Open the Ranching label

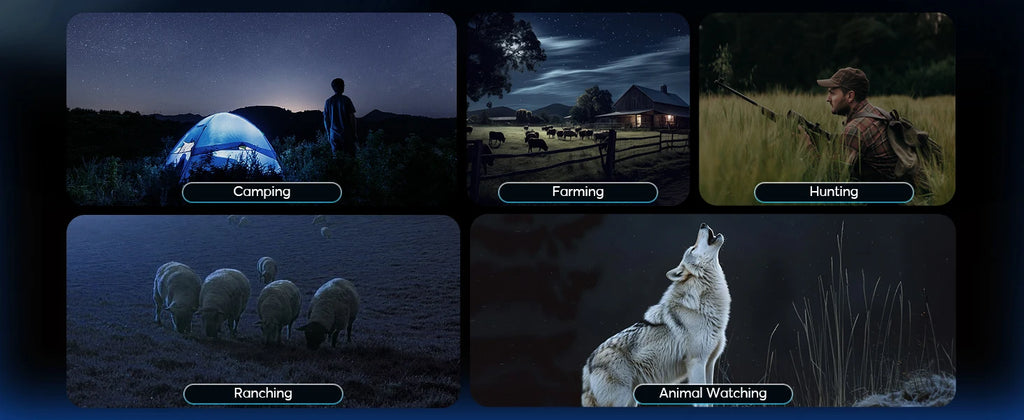[262, 394]
